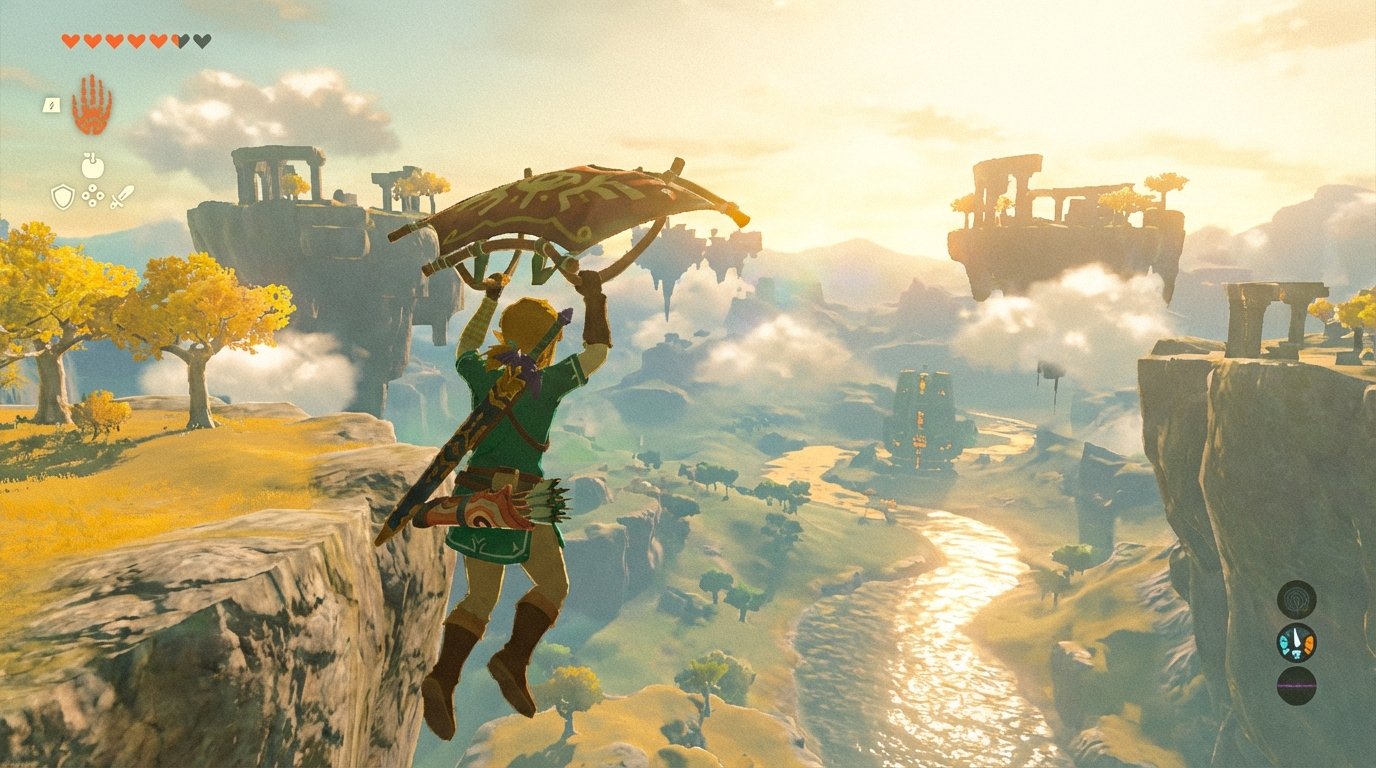Click the first full heart container
The image size is (1376, 768).
(x=72, y=38)
